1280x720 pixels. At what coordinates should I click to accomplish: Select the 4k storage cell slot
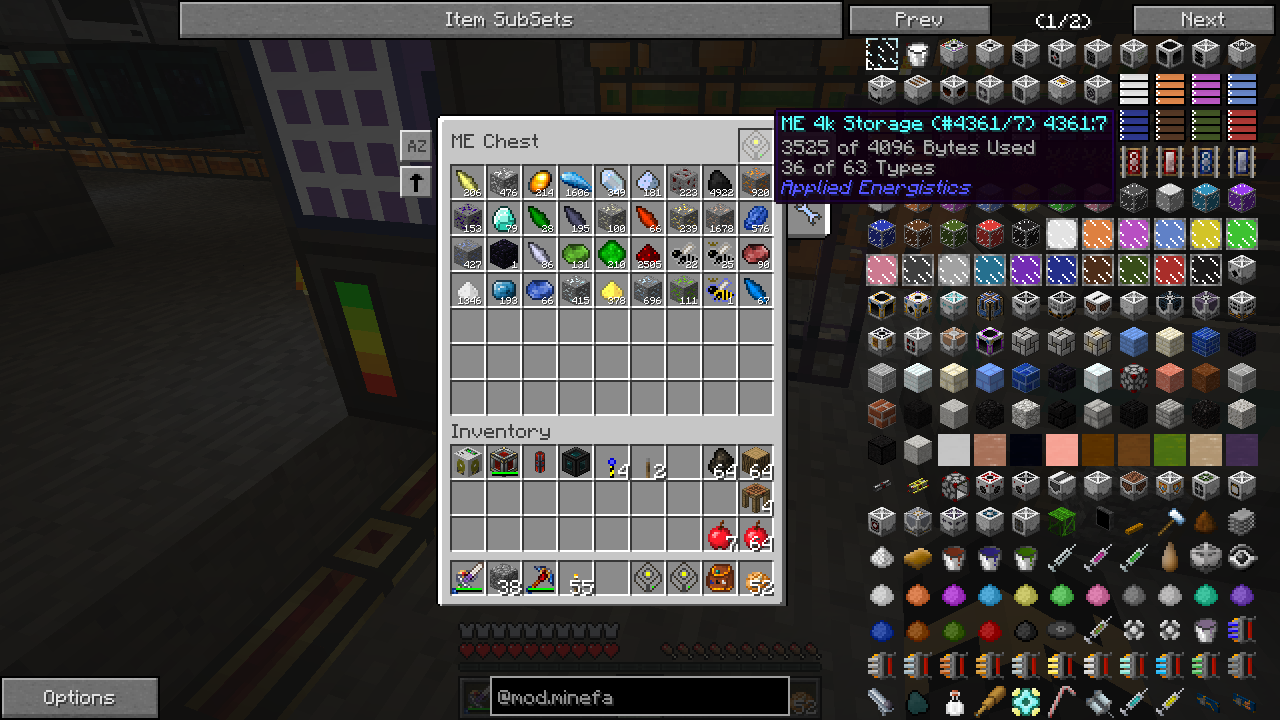click(756, 145)
